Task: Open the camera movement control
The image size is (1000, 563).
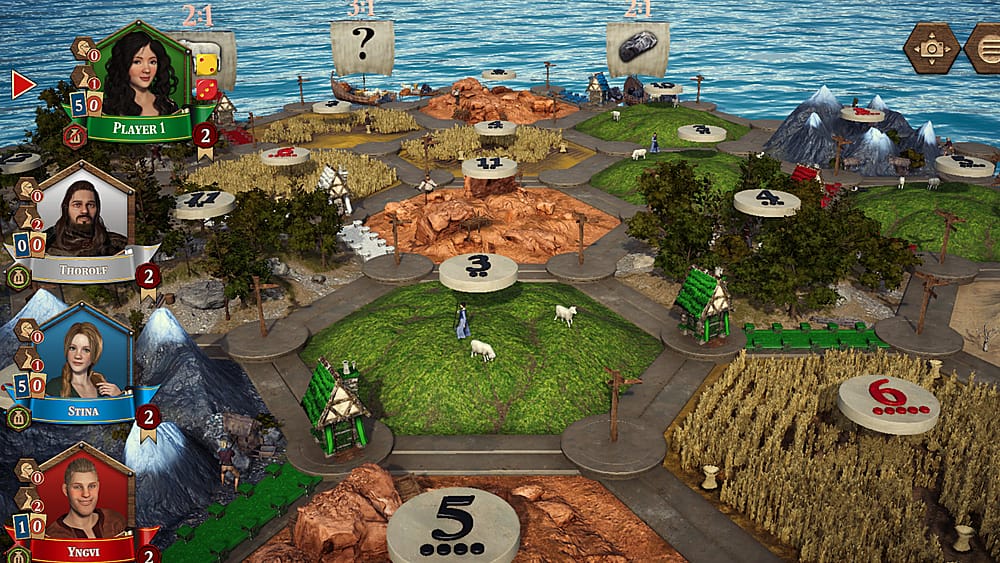Action: pyautogui.click(x=932, y=47)
